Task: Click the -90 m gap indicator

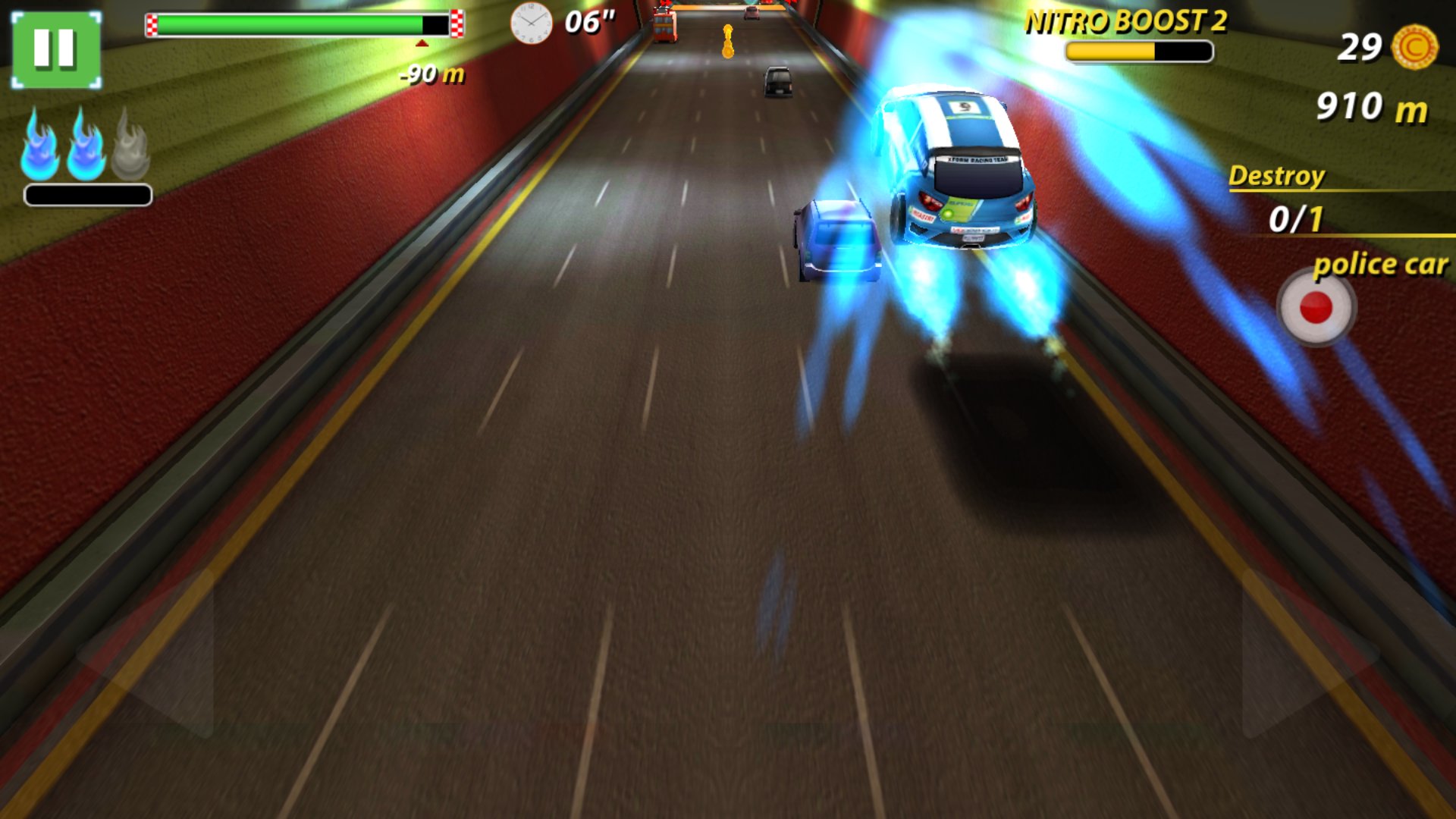Action: point(429,74)
